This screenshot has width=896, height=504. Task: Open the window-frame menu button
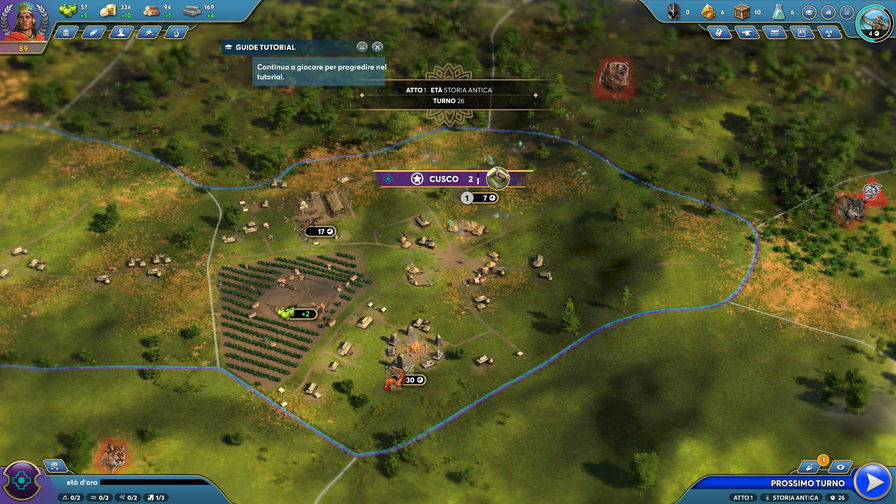[x=802, y=32]
